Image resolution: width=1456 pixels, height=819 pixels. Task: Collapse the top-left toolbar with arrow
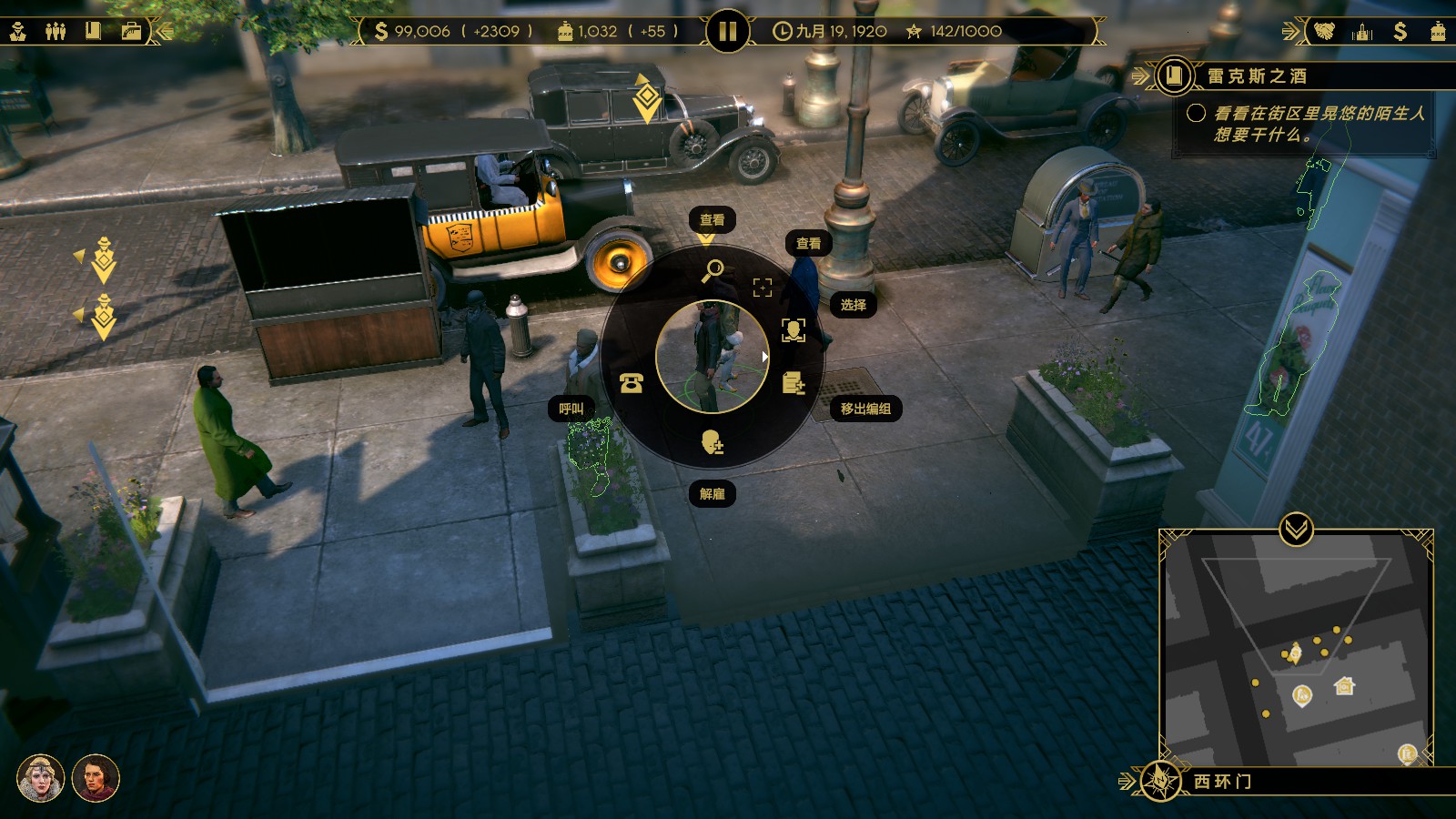(x=164, y=31)
